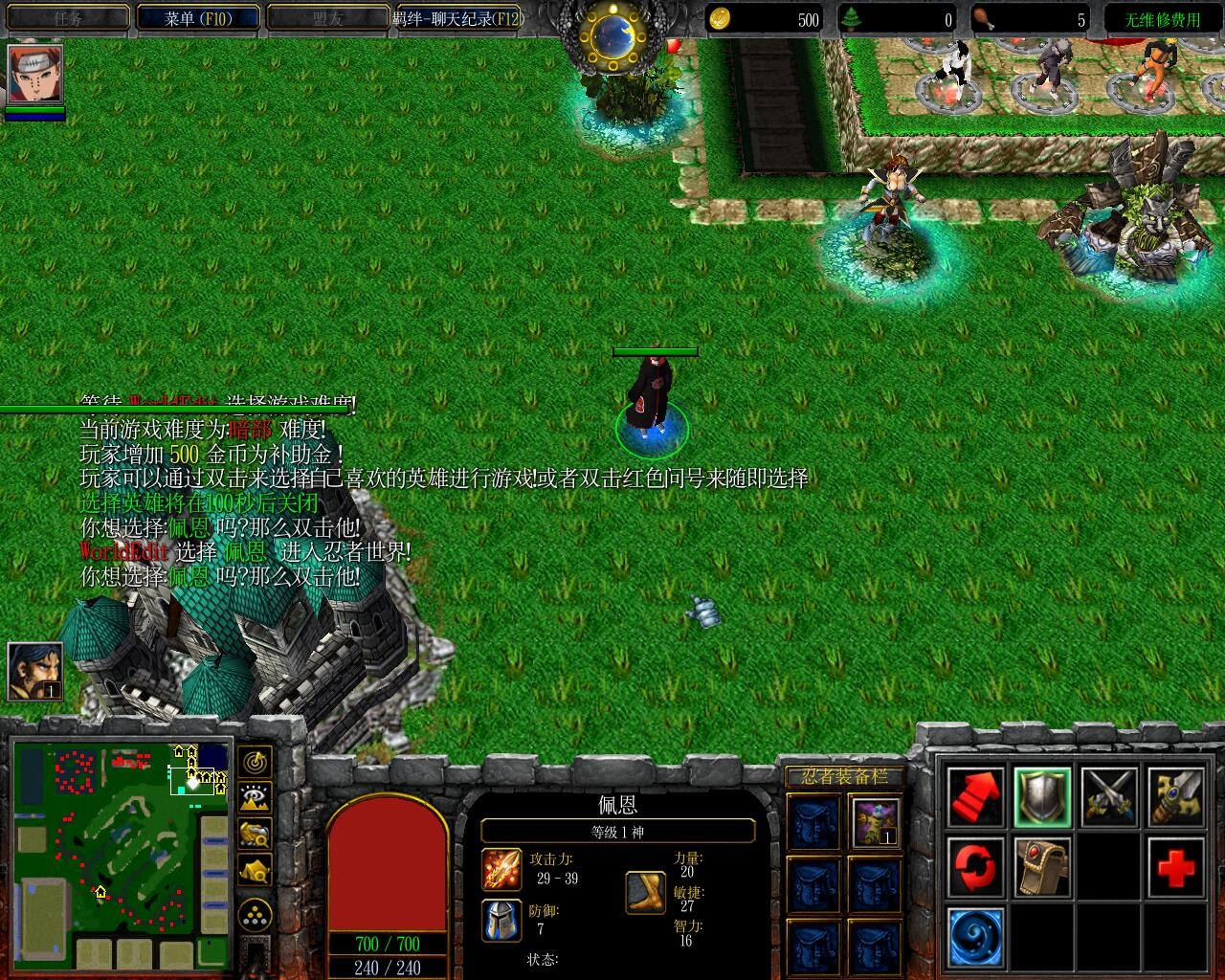
Task: Toggle the minimap ally color mode button
Action: click(255, 834)
